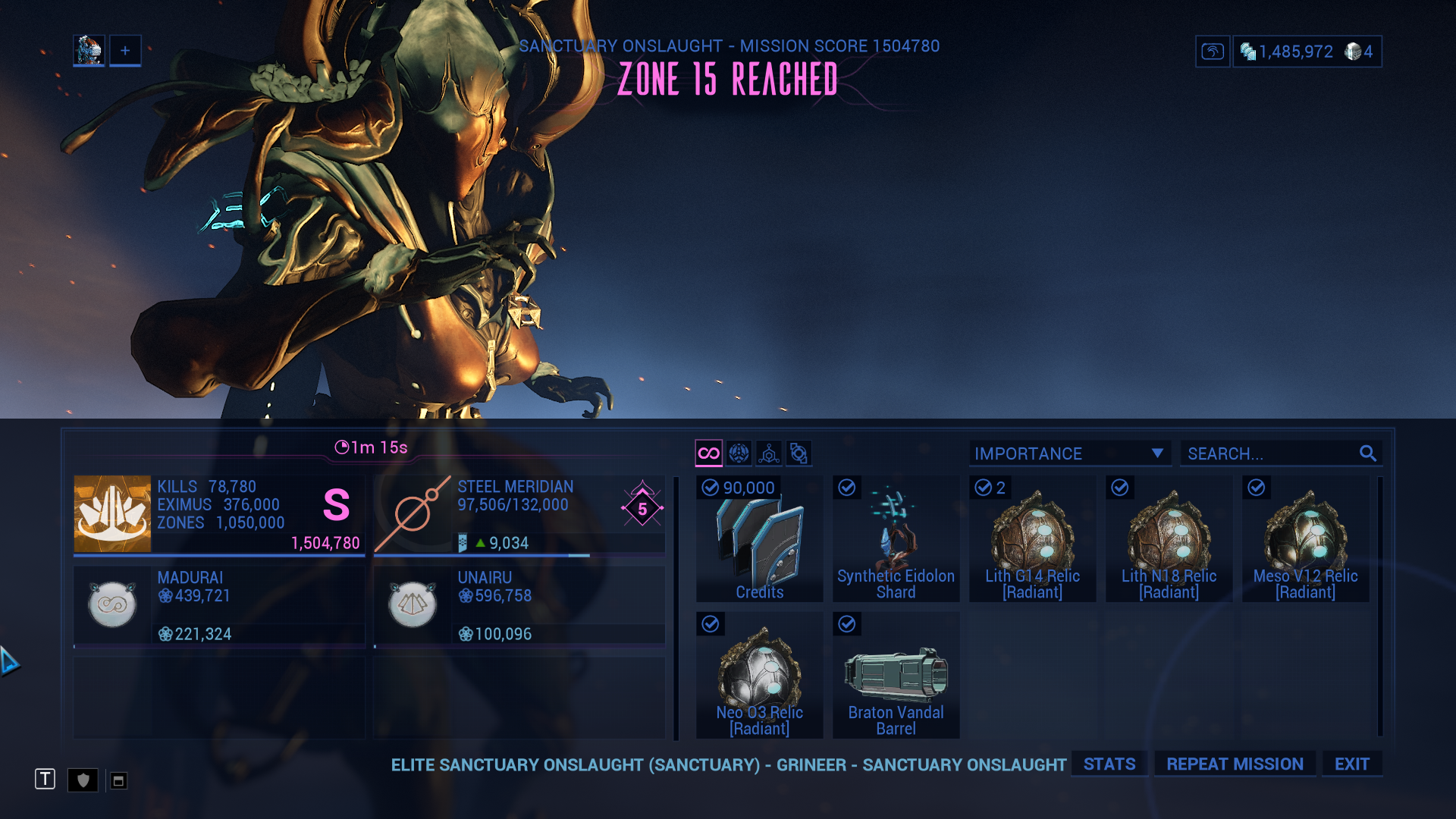Select the infinity all-rewards filter tab
The width and height of the screenshot is (1456, 819).
tap(708, 453)
